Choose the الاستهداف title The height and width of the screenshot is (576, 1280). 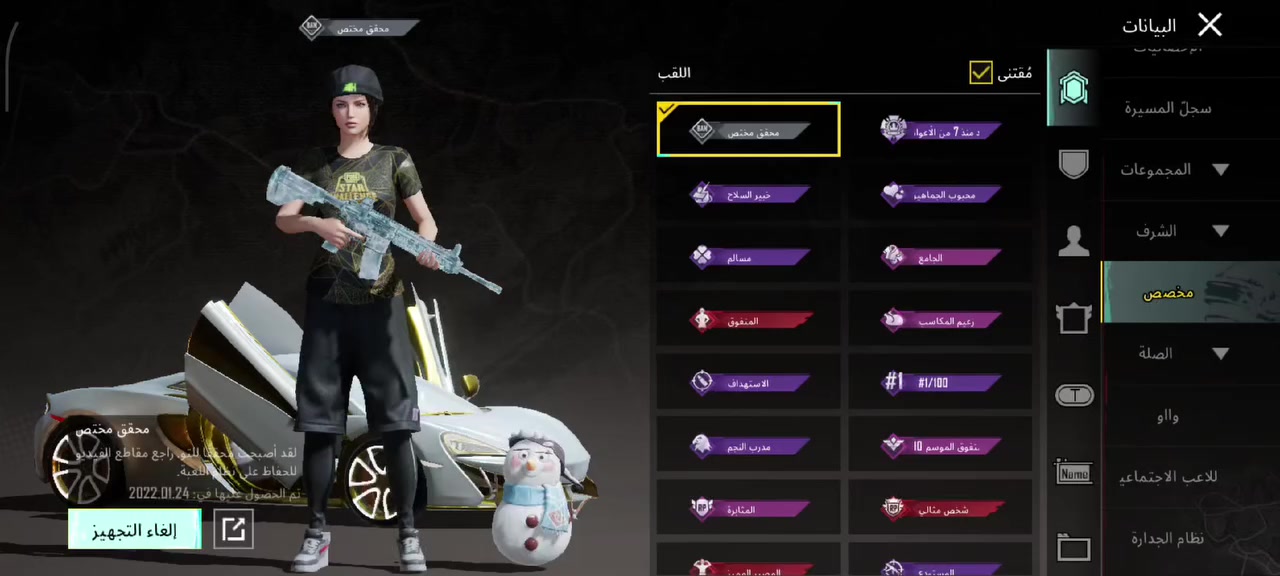coord(748,383)
